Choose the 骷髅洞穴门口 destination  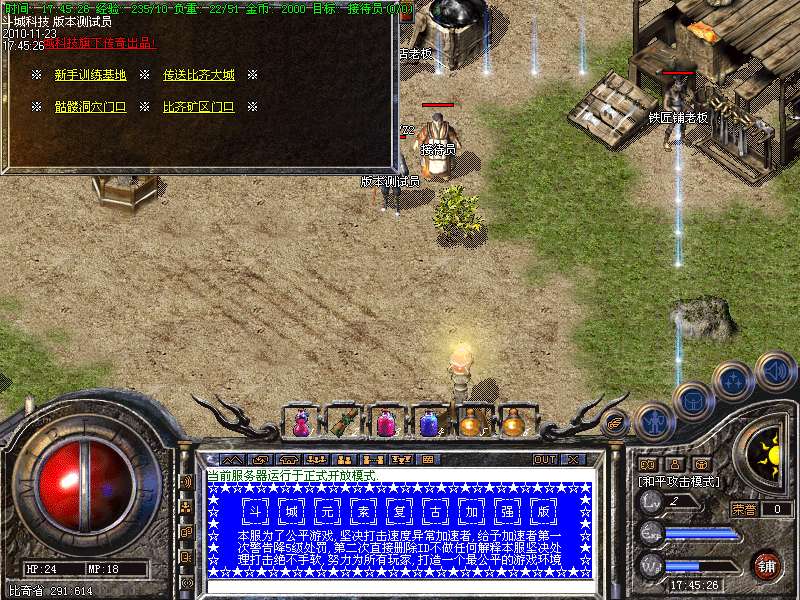coord(90,106)
